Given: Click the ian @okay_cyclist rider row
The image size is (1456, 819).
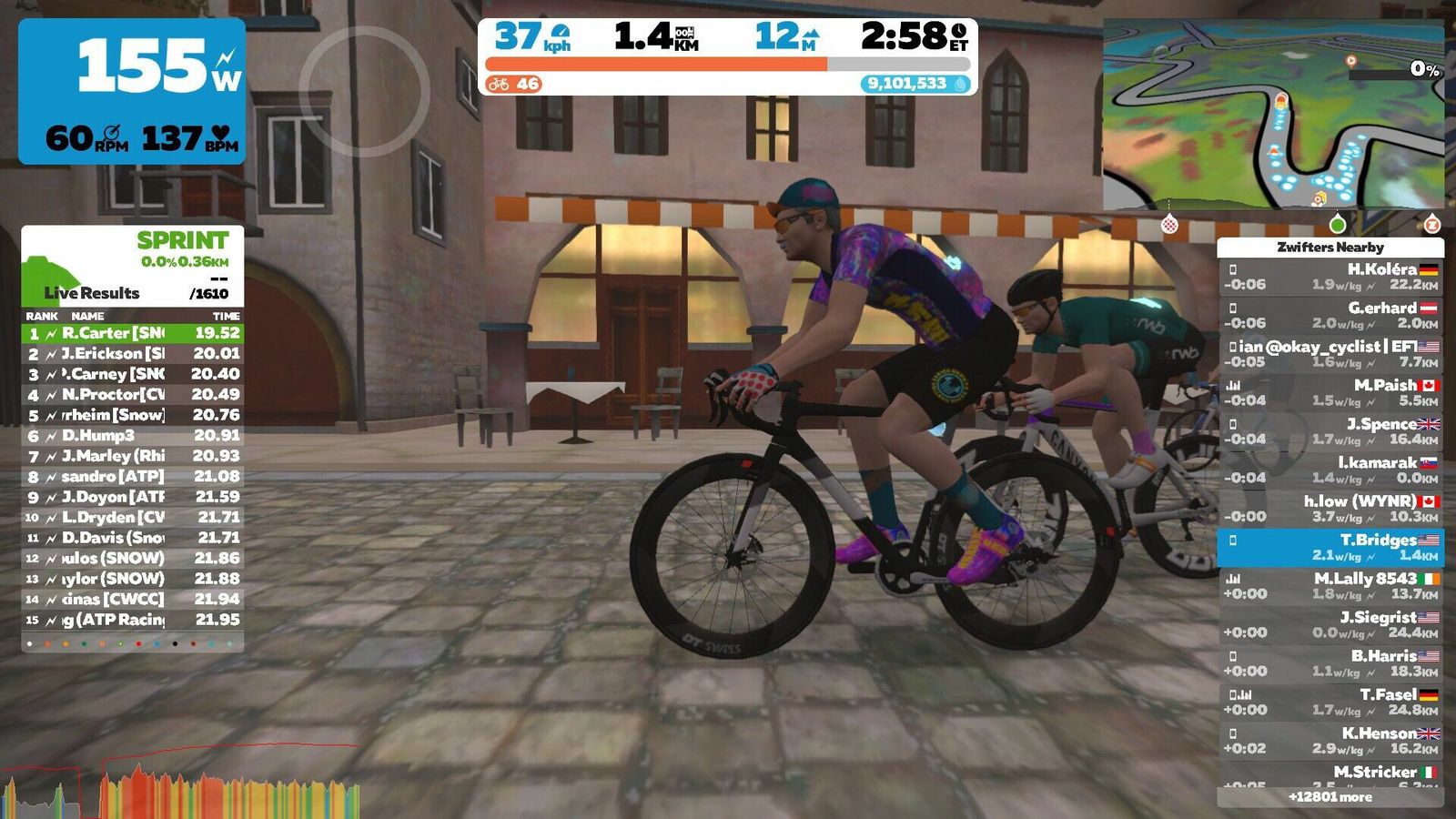Looking at the screenshot, I should pyautogui.click(x=1330, y=354).
